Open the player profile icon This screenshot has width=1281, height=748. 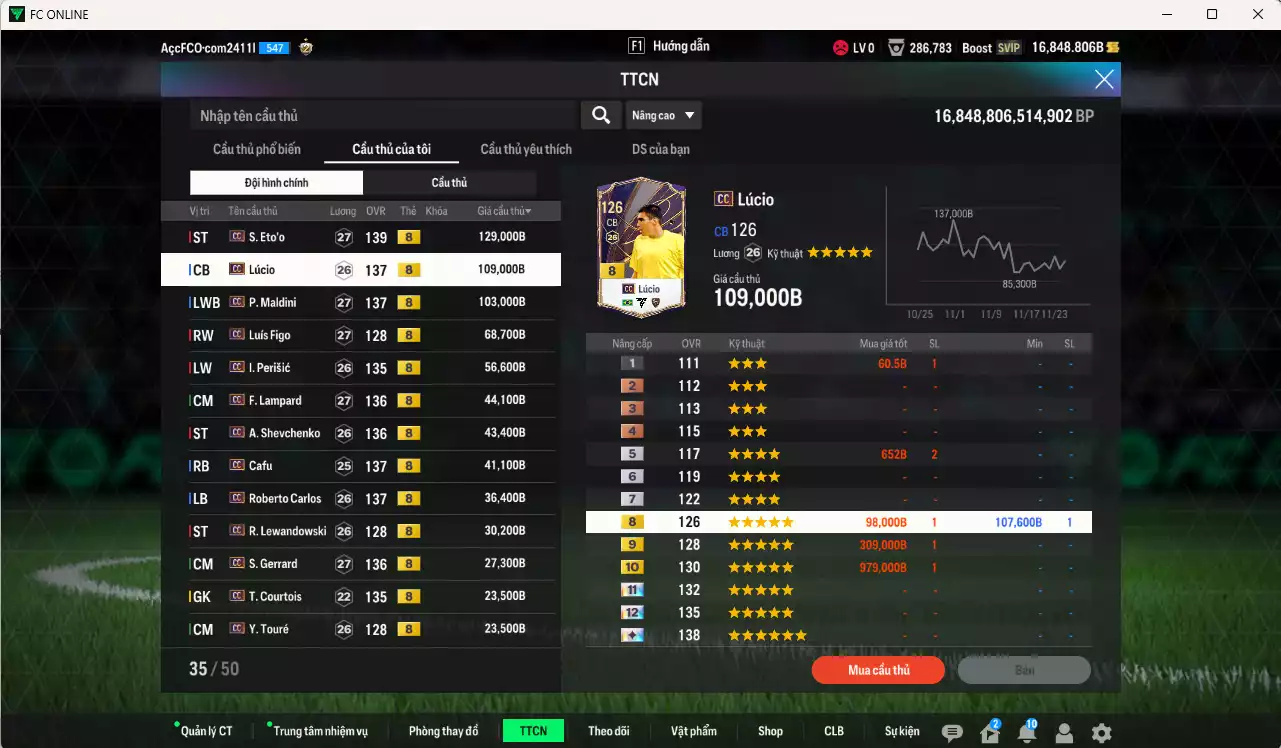coord(1063,733)
